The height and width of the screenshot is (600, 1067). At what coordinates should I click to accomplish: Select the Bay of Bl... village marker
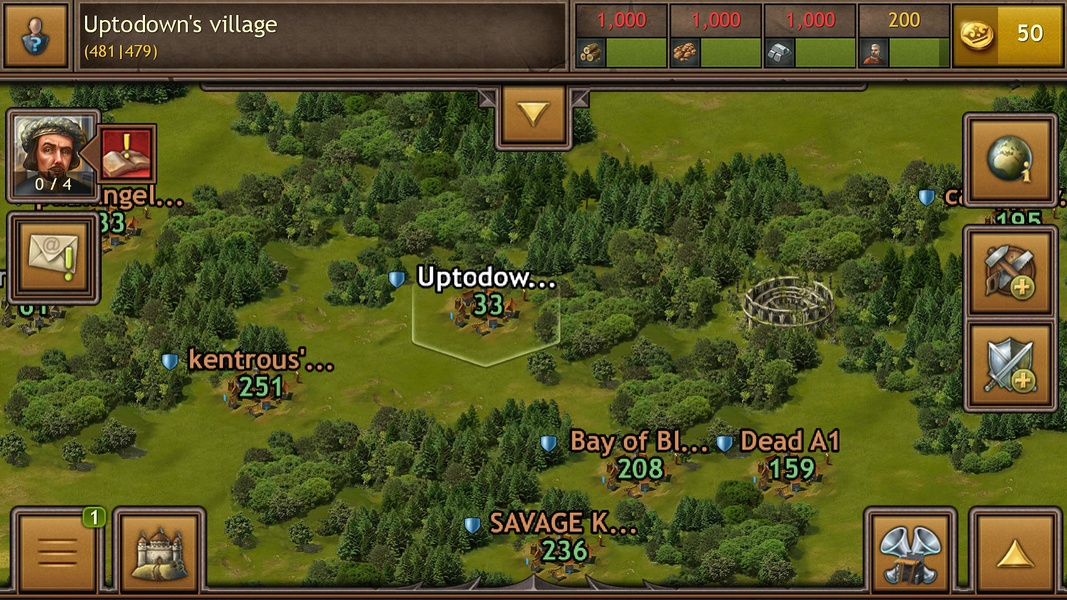coord(640,468)
